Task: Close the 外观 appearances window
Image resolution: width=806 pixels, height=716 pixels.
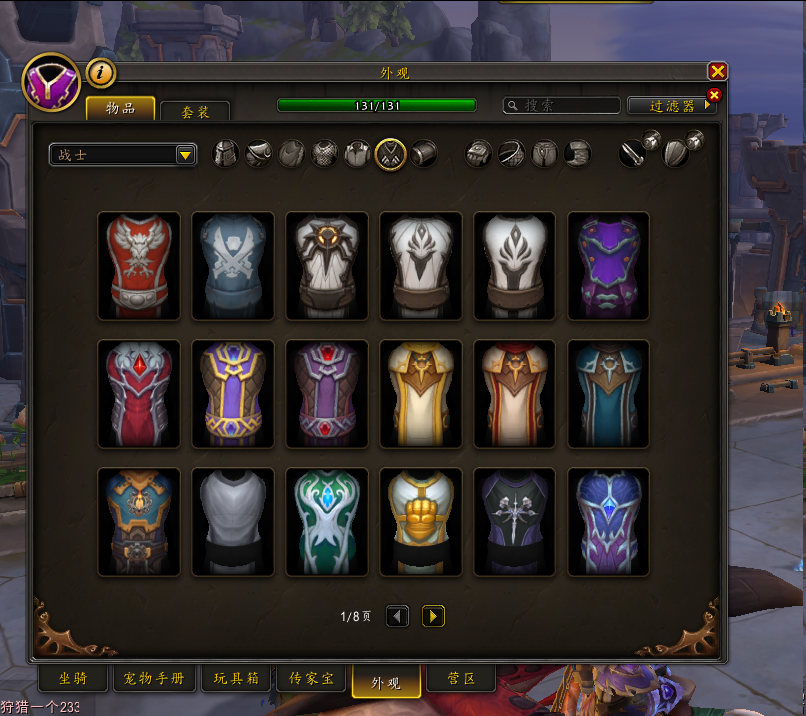Action: click(x=717, y=71)
